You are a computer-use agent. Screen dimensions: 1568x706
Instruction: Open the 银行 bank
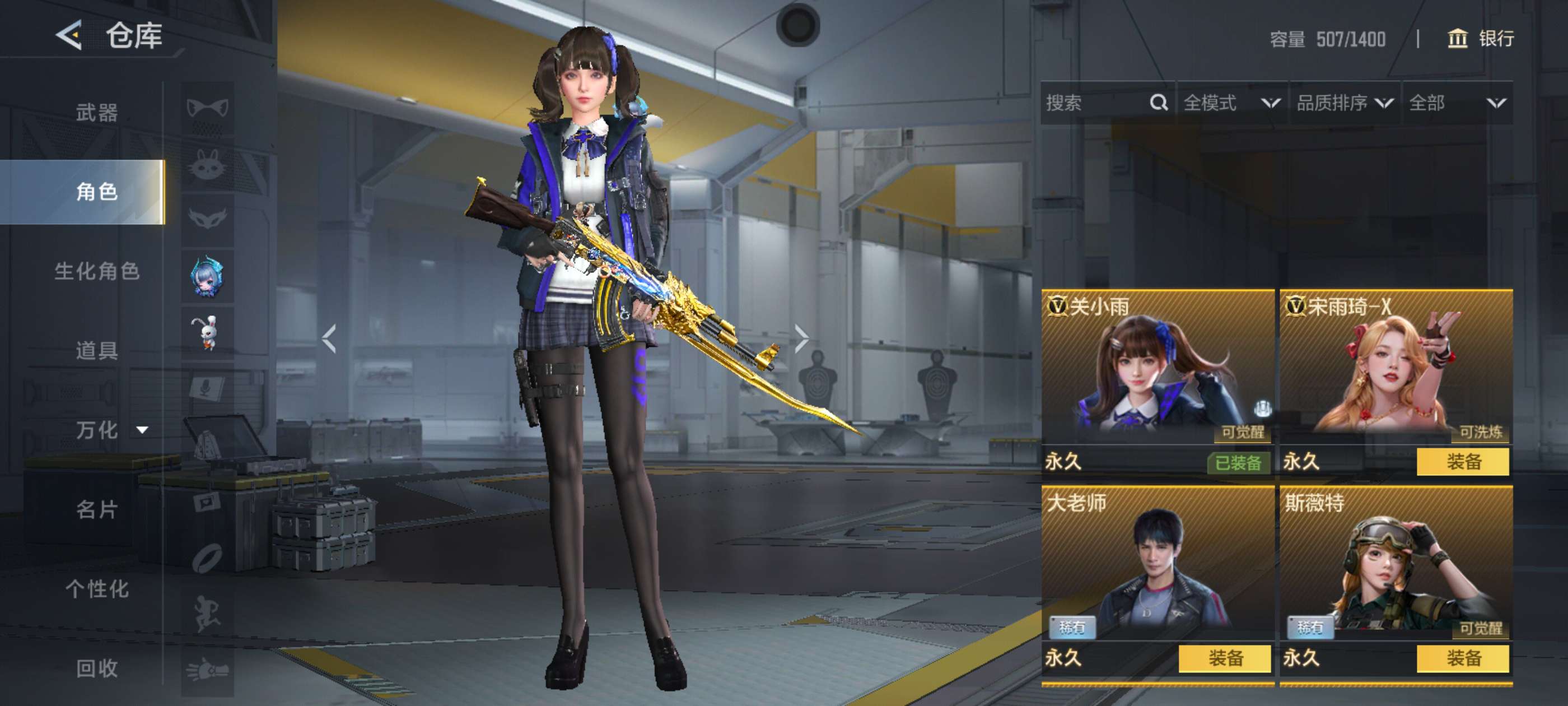pyautogui.click(x=1480, y=39)
